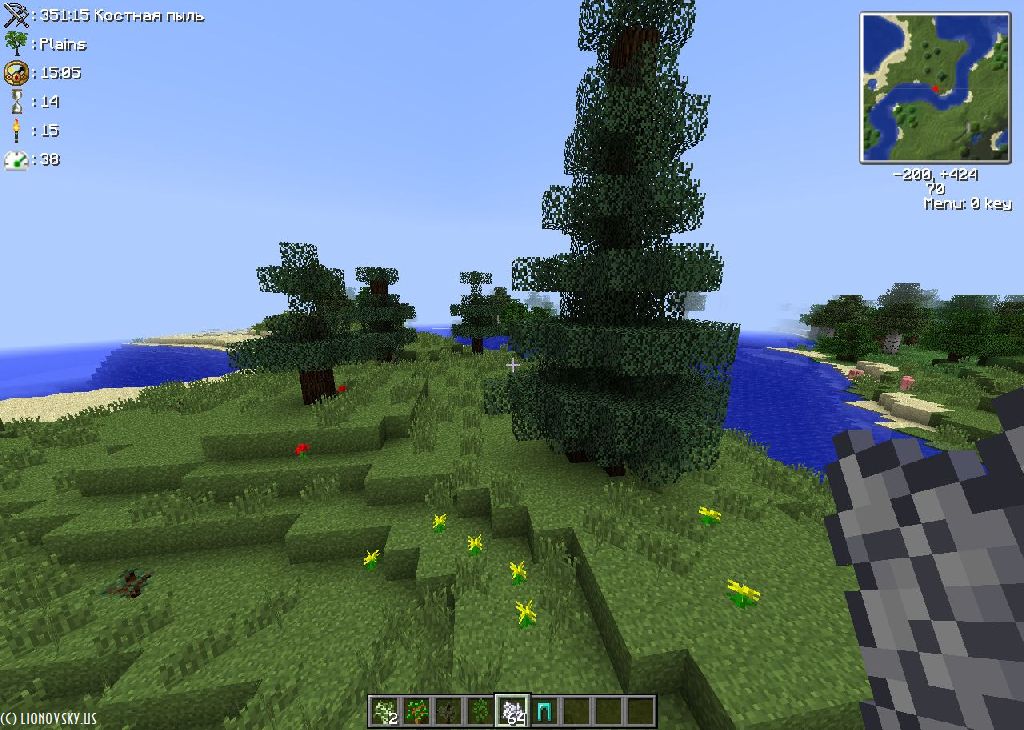Select the dark spruce sapling slot
1024x730 pixels.
tap(449, 711)
